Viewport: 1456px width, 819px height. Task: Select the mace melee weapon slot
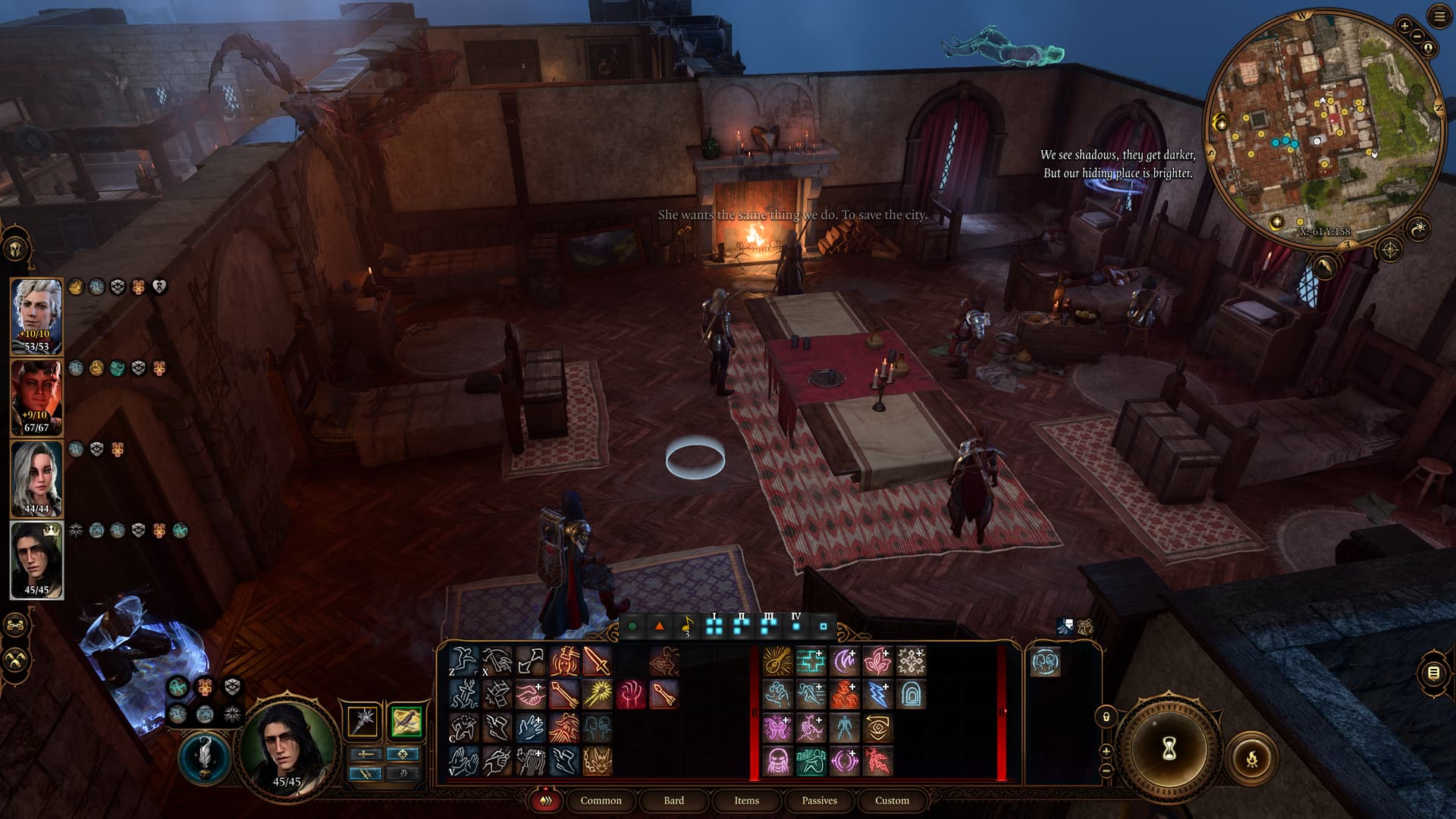(x=363, y=720)
